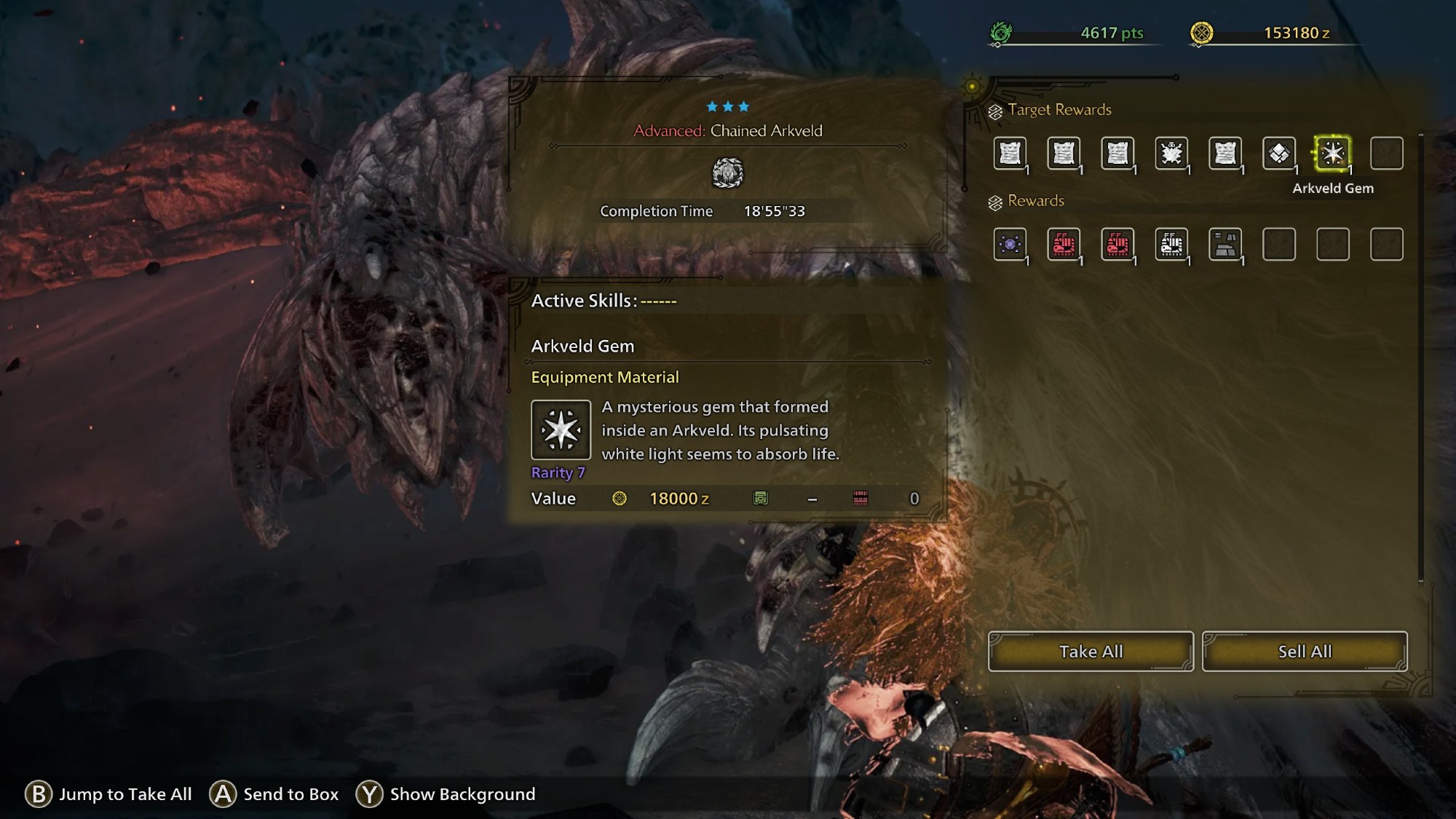The height and width of the screenshot is (819, 1456).
Task: Select the highlighted Arkveld Gem reward
Action: tap(1332, 154)
